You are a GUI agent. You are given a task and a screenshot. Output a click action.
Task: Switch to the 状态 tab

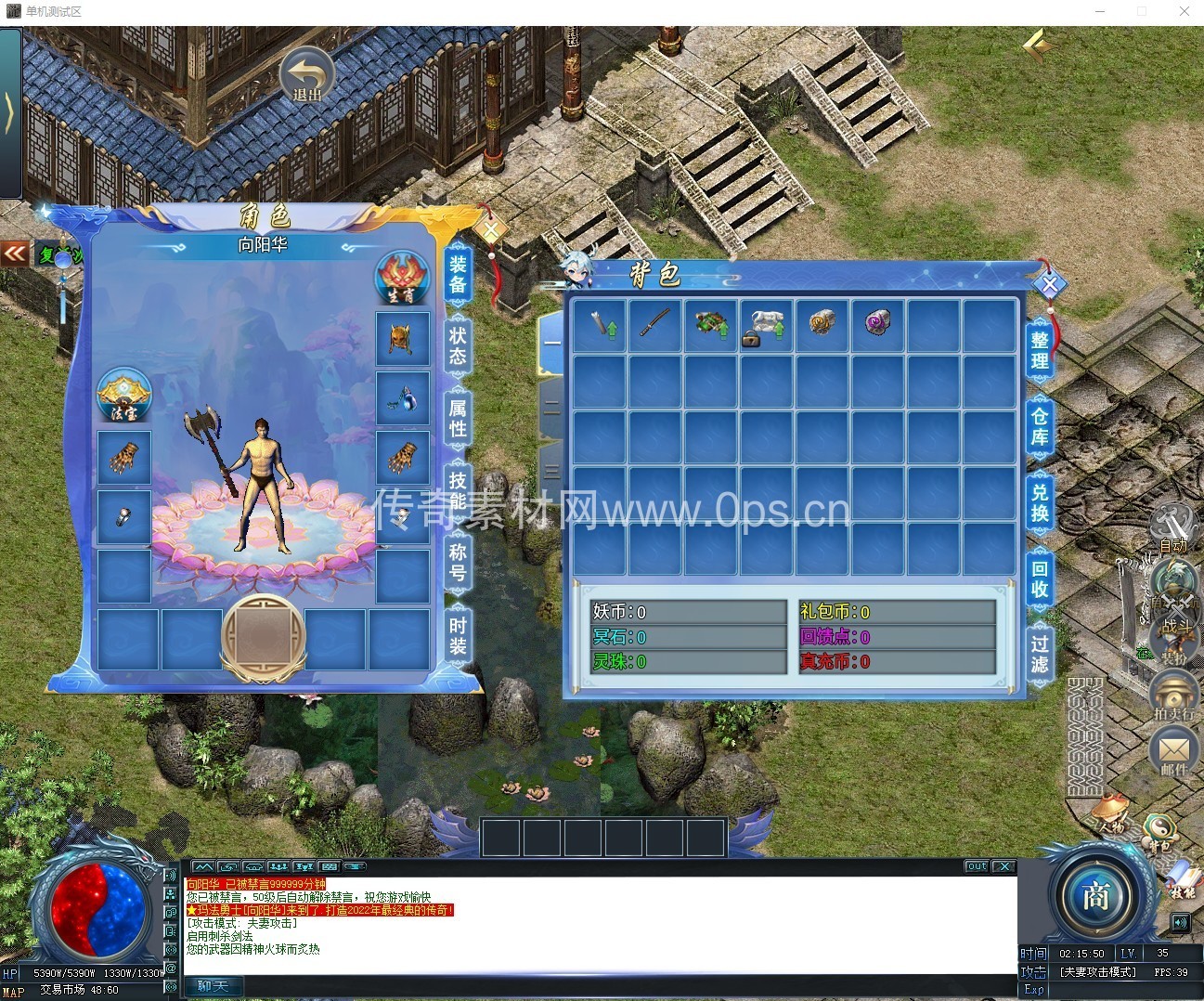click(x=458, y=345)
